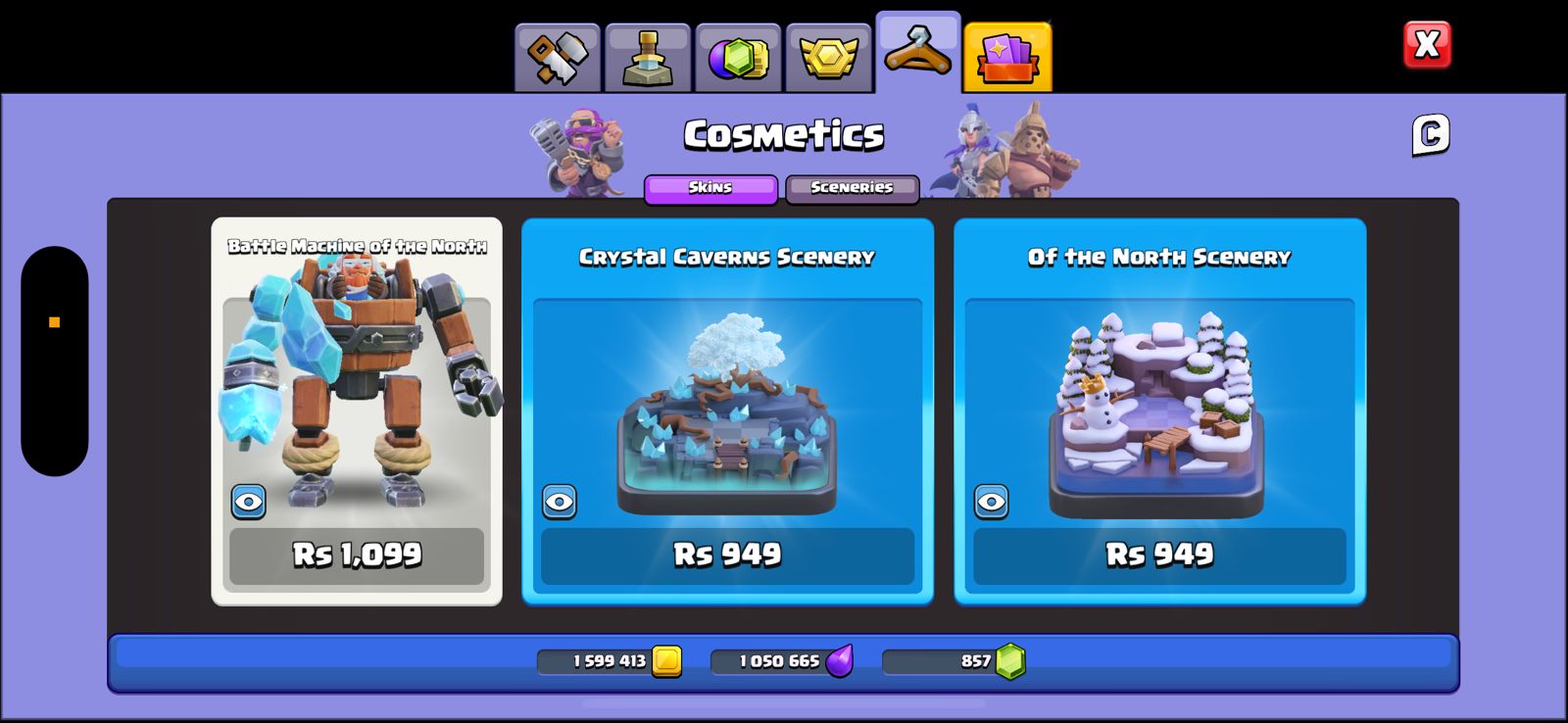Click the Creator Code C icon
Image resolution: width=1568 pixels, height=723 pixels.
pyautogui.click(x=1430, y=134)
